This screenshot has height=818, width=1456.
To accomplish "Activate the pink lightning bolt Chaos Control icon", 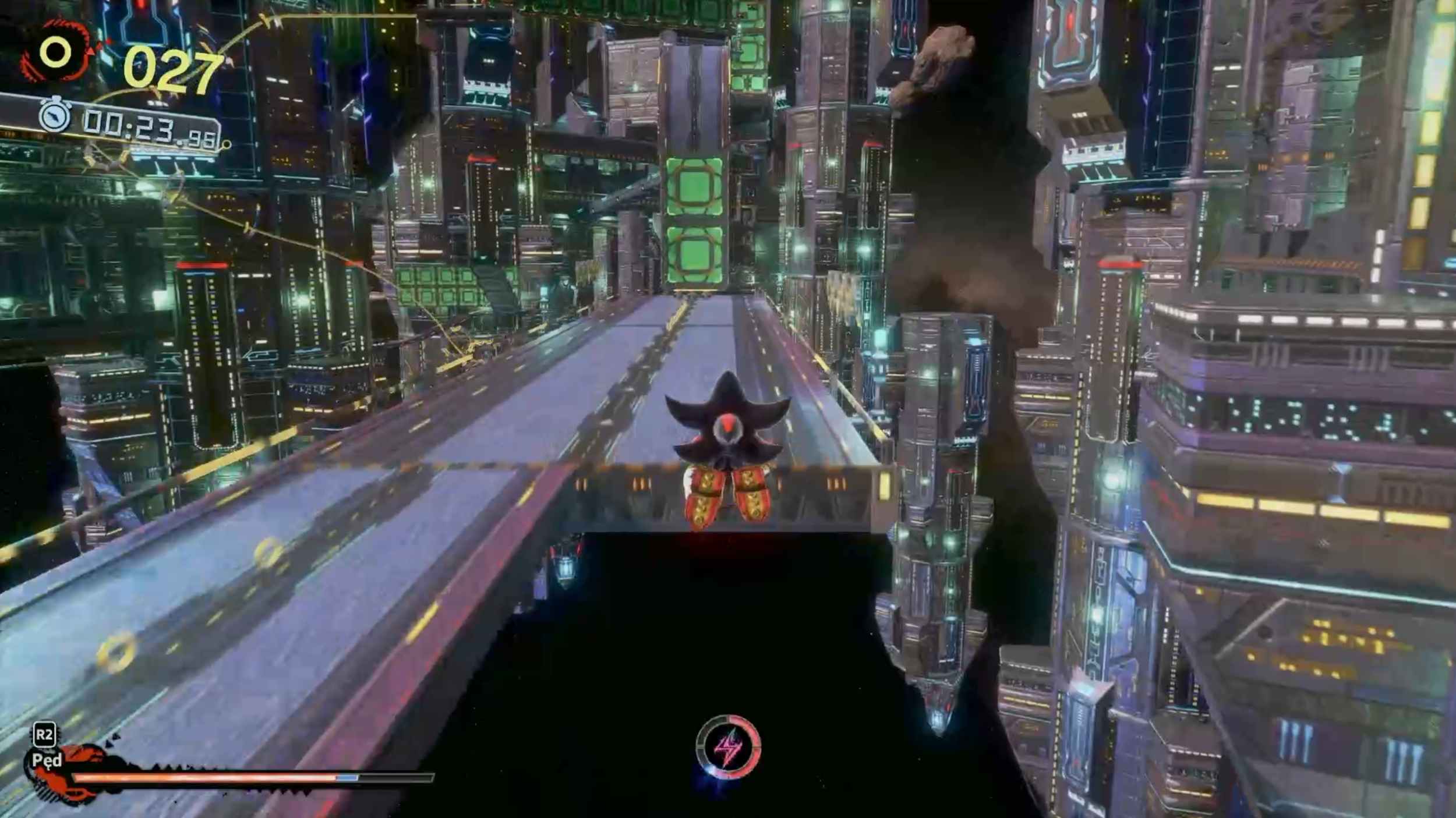I will pos(728,747).
